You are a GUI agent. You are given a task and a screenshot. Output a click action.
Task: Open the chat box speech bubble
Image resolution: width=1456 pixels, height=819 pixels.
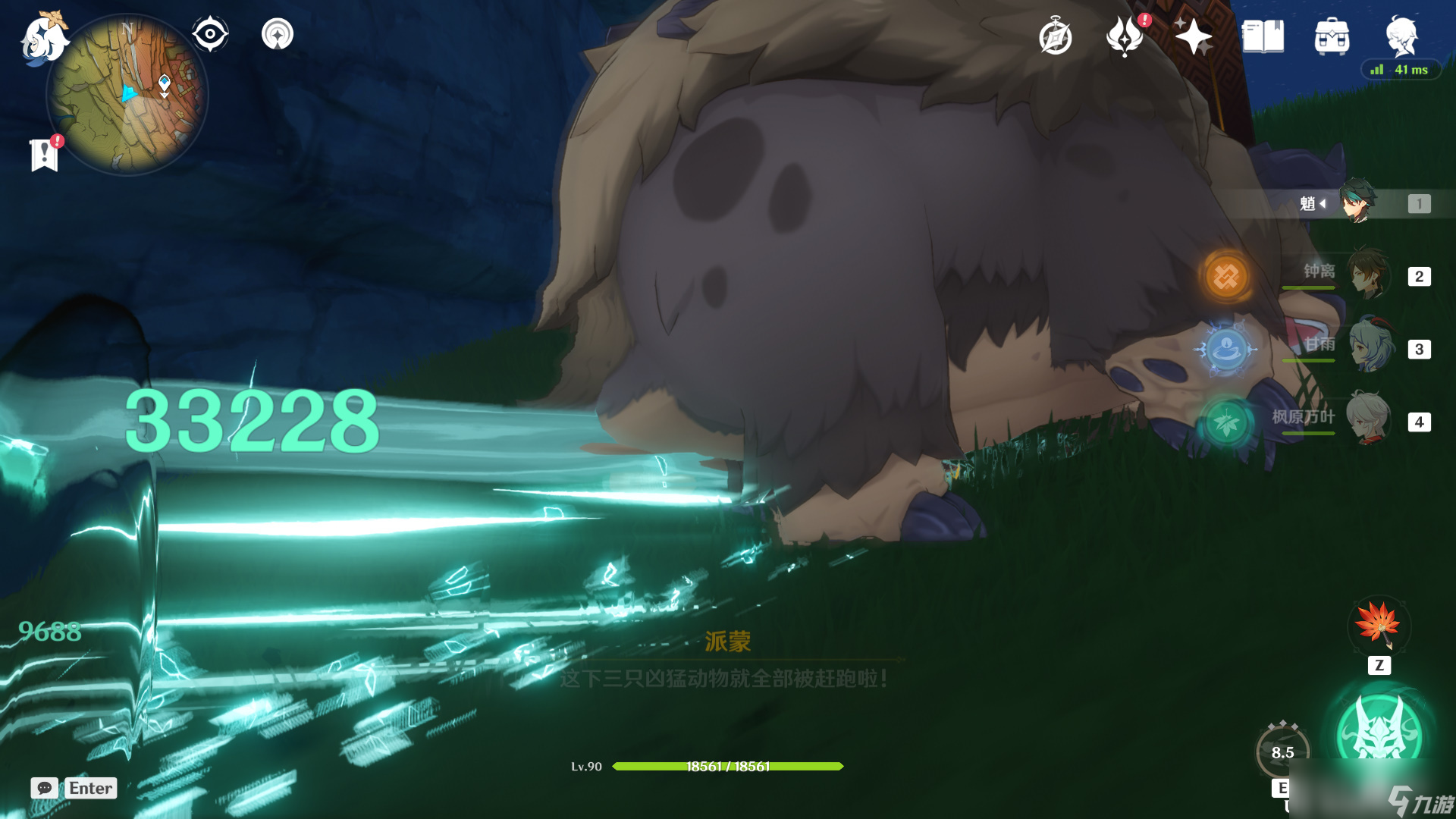point(45,788)
